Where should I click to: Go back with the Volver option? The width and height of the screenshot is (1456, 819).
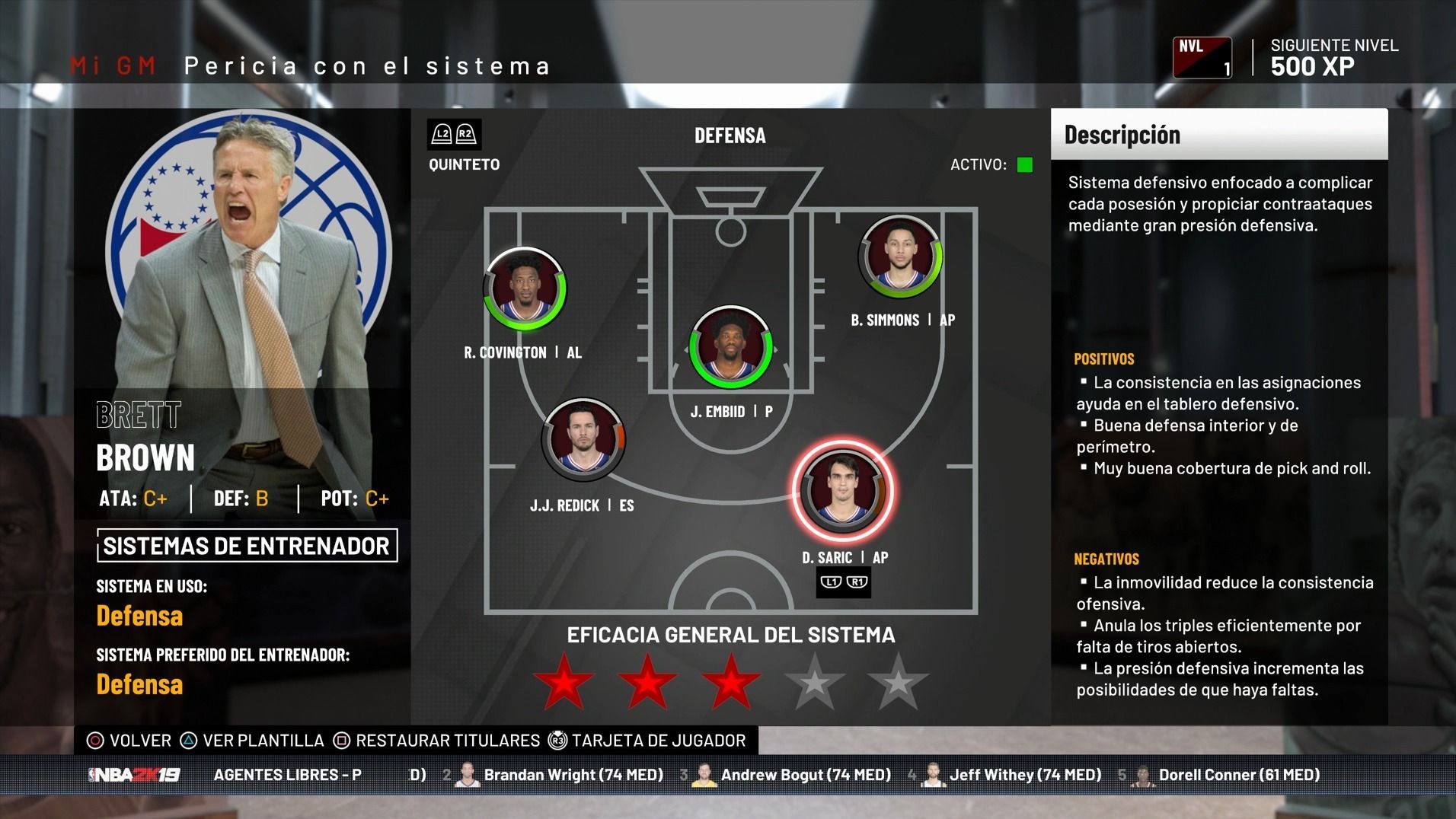130,741
